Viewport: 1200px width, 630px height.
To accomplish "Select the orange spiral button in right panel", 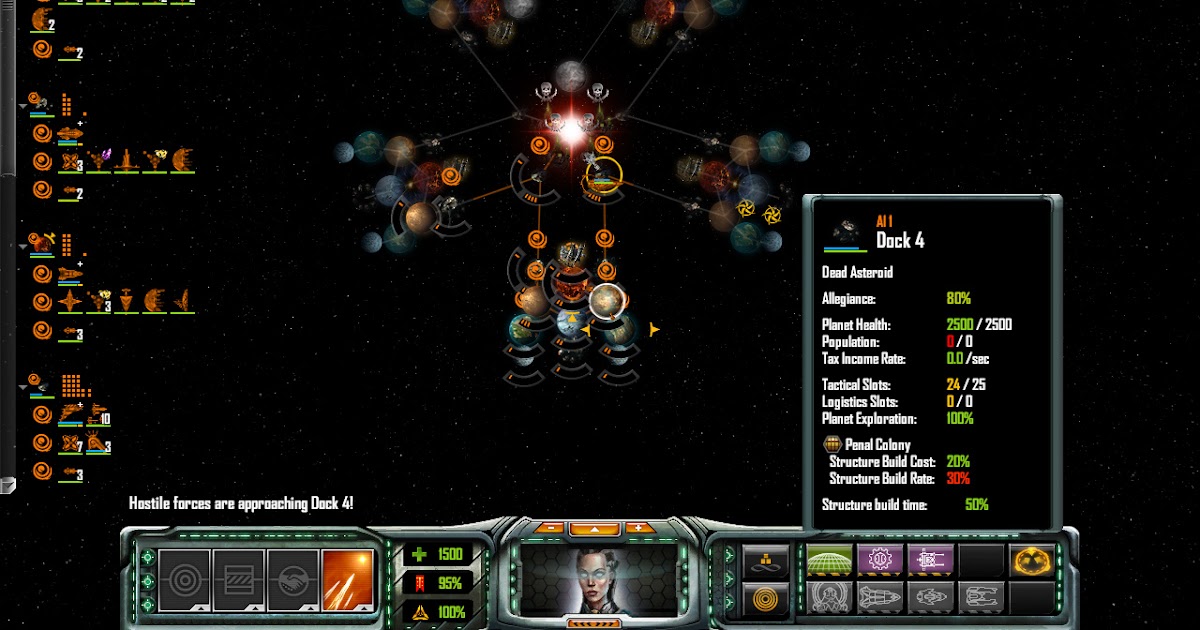I will point(766,598).
